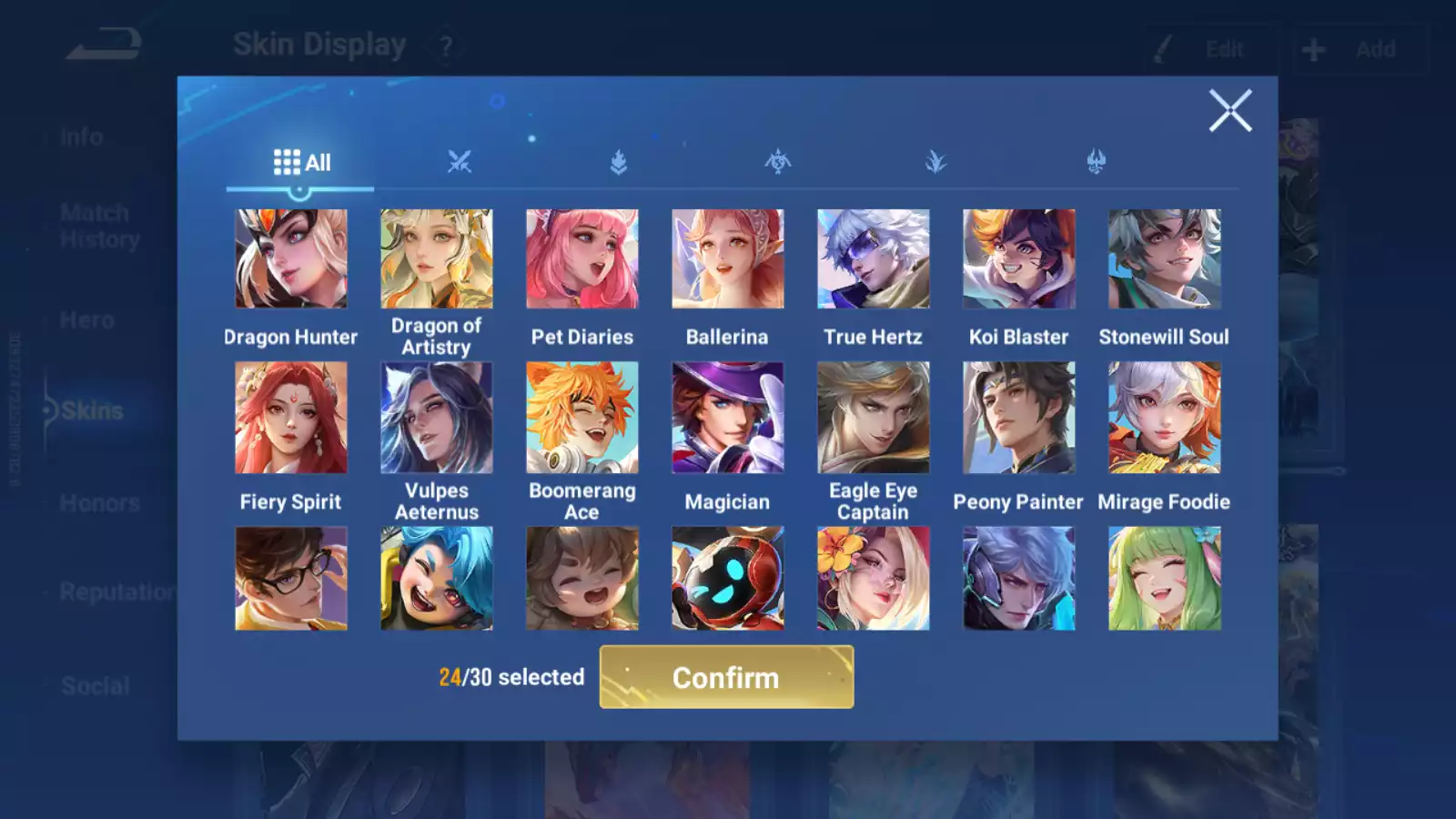
Task: Deselect the Pet Diaries skin
Action: coord(582,258)
